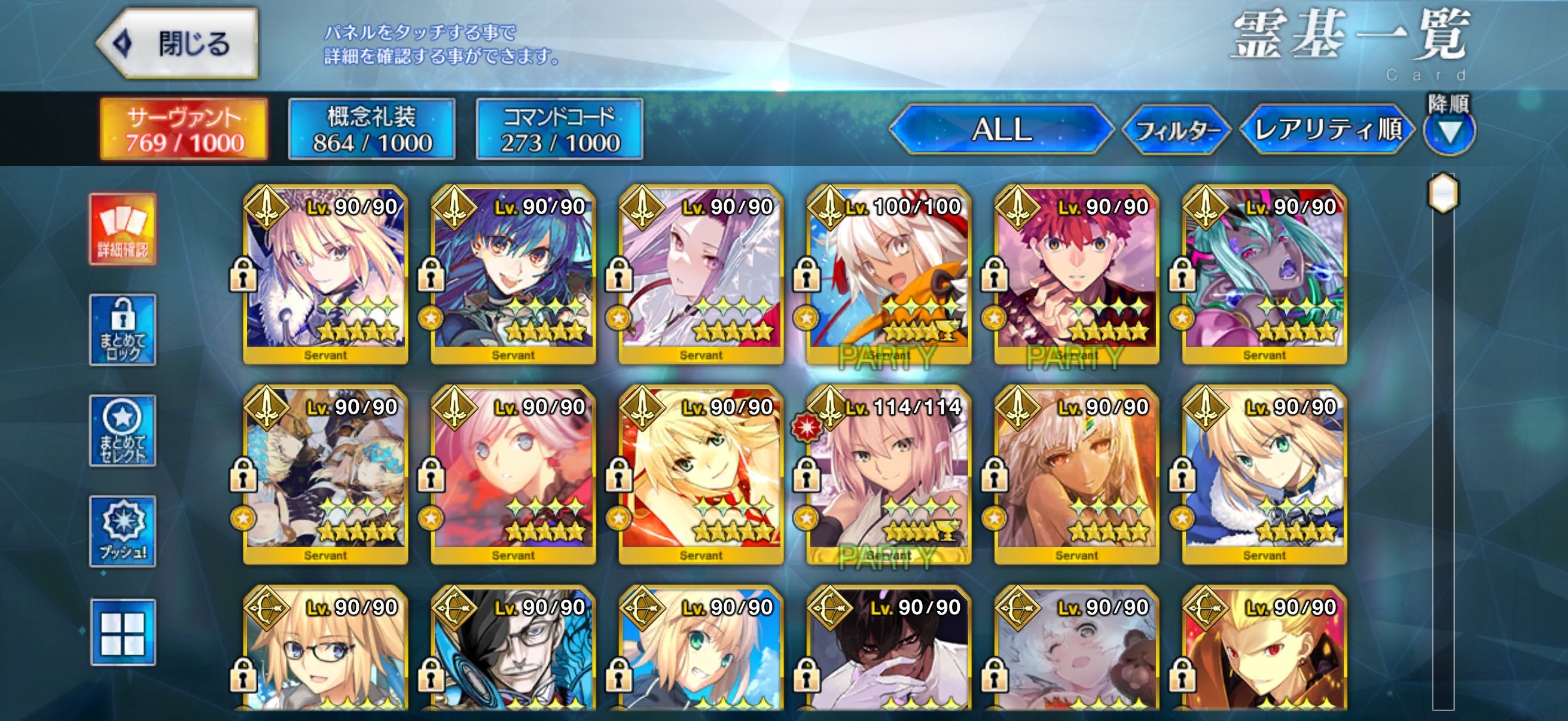Click the まとめてロック bulk lock button

(x=123, y=330)
